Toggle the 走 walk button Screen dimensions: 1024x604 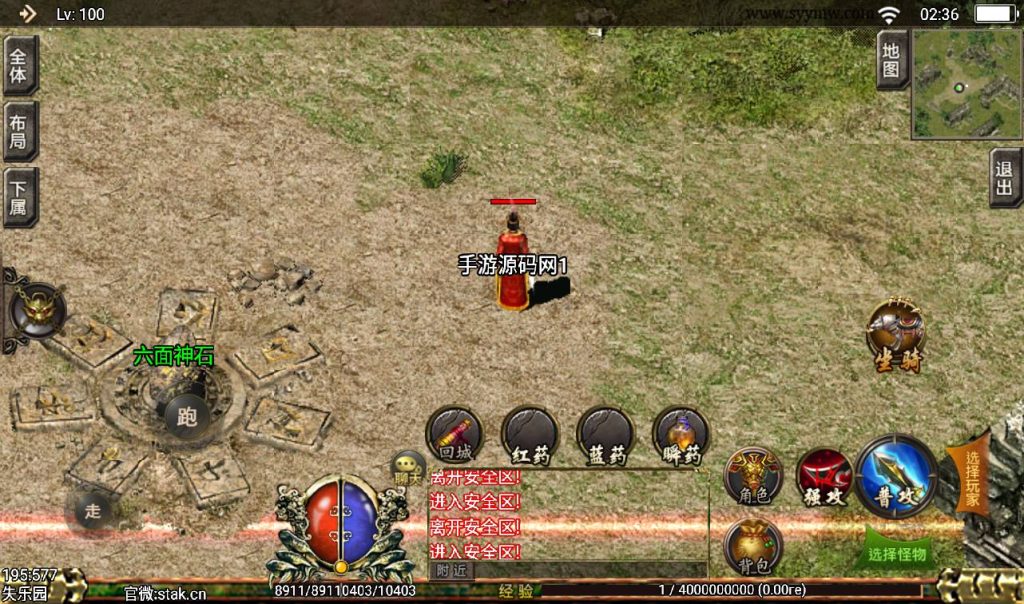(92, 510)
